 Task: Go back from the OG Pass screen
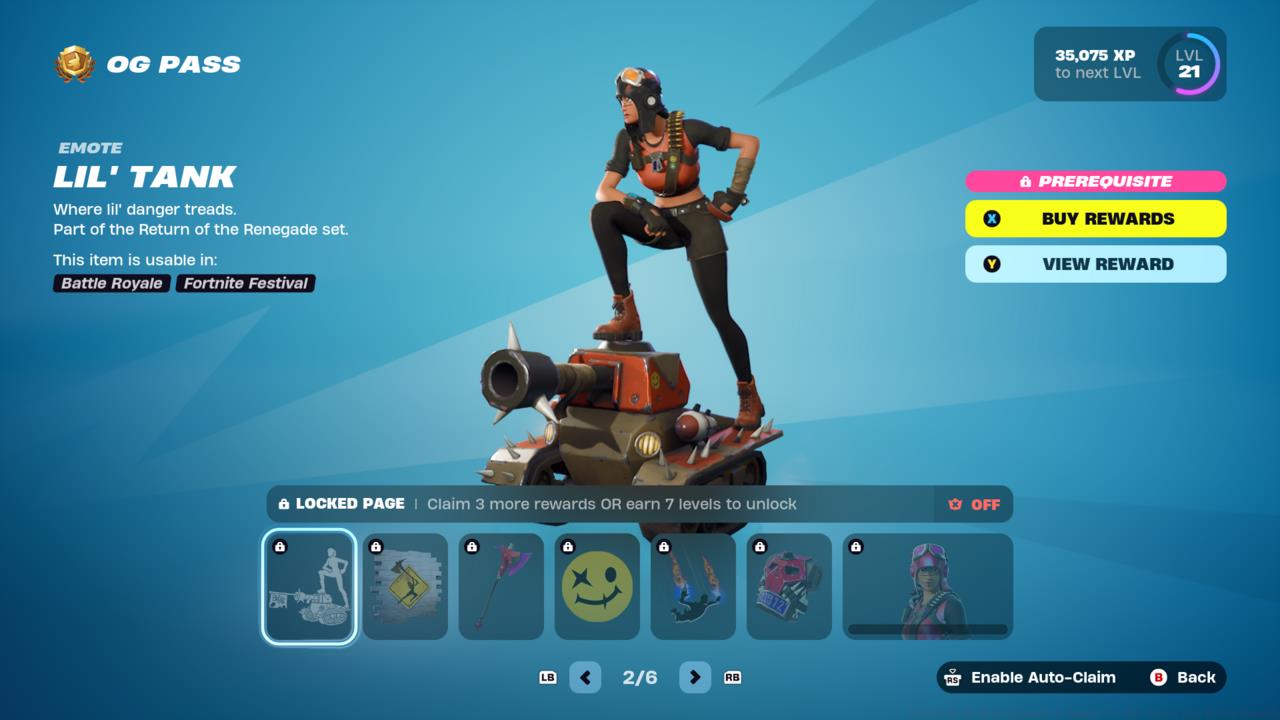pyautogui.click(x=1183, y=677)
